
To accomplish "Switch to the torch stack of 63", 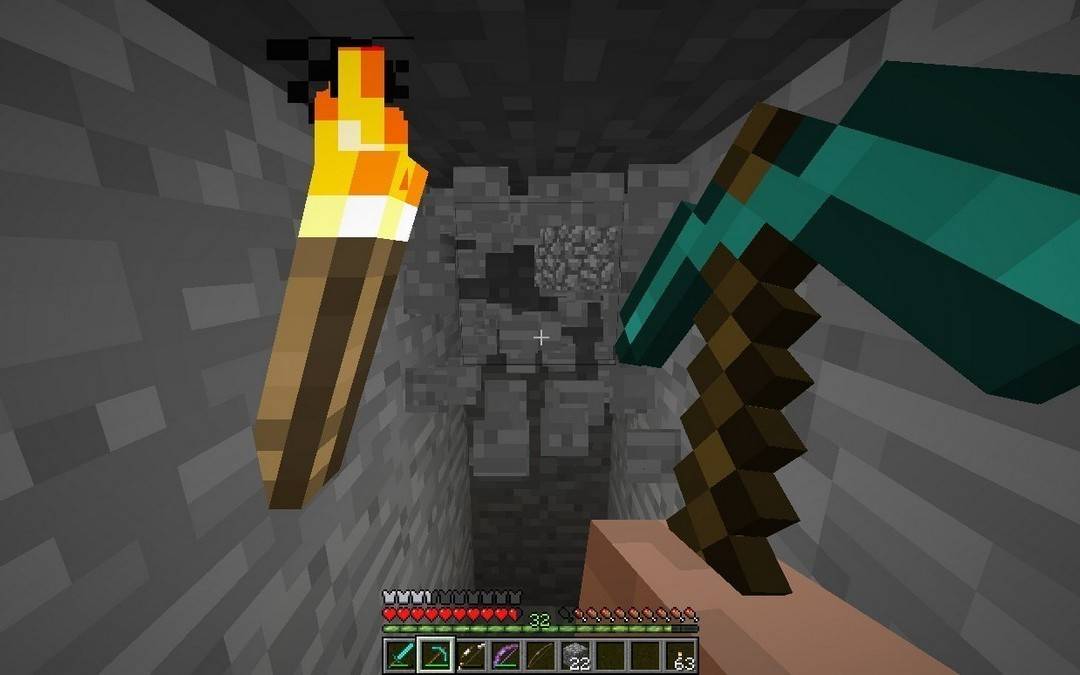I will 681,656.
